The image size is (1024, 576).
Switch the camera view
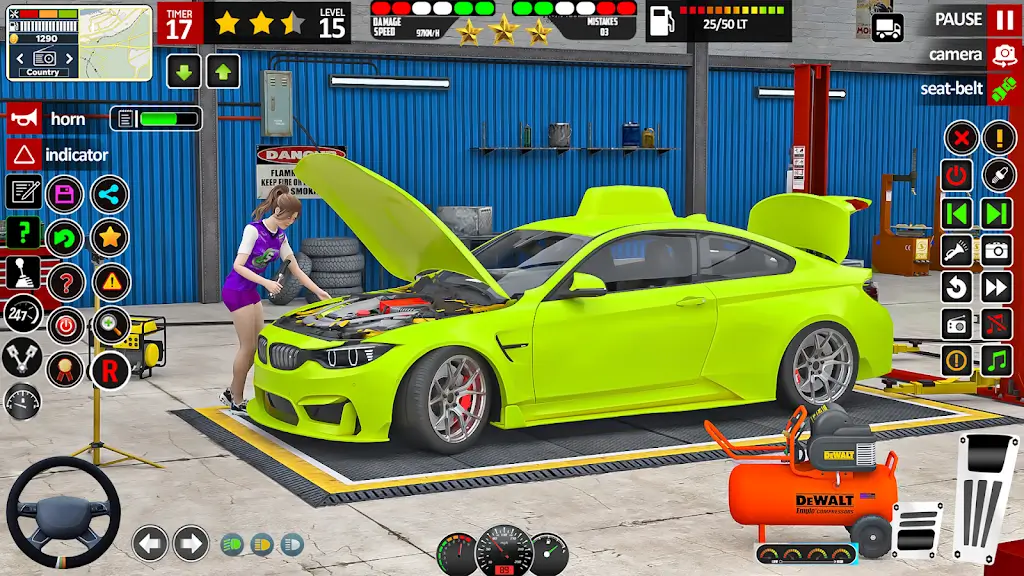pos(1003,54)
